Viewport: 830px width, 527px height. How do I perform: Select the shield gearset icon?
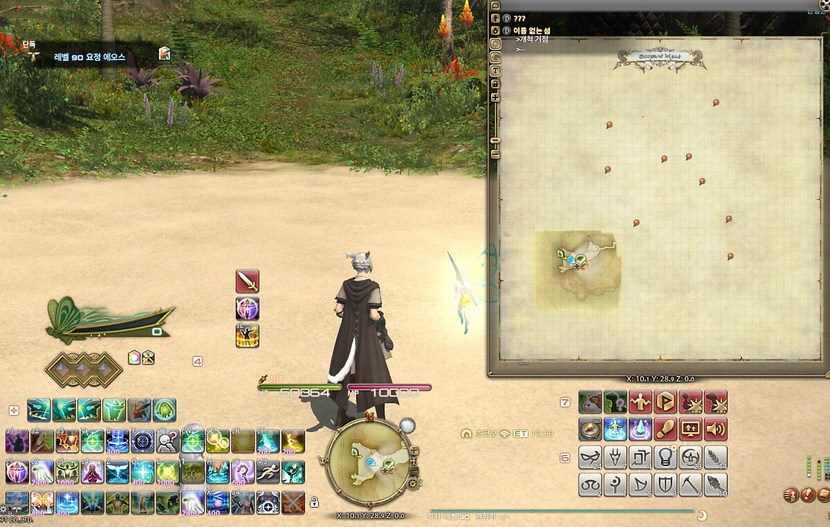coord(666,485)
